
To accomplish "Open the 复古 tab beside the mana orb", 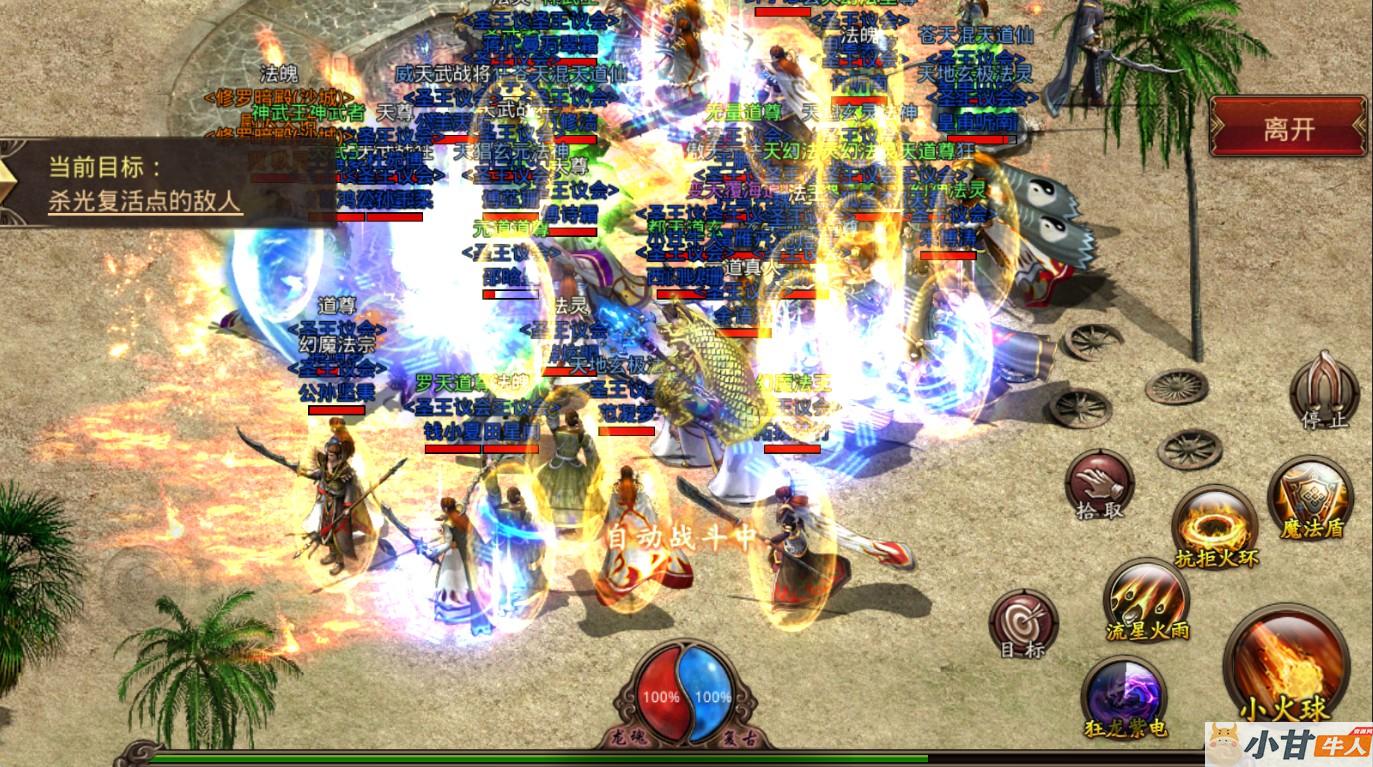I will pyautogui.click(x=739, y=740).
